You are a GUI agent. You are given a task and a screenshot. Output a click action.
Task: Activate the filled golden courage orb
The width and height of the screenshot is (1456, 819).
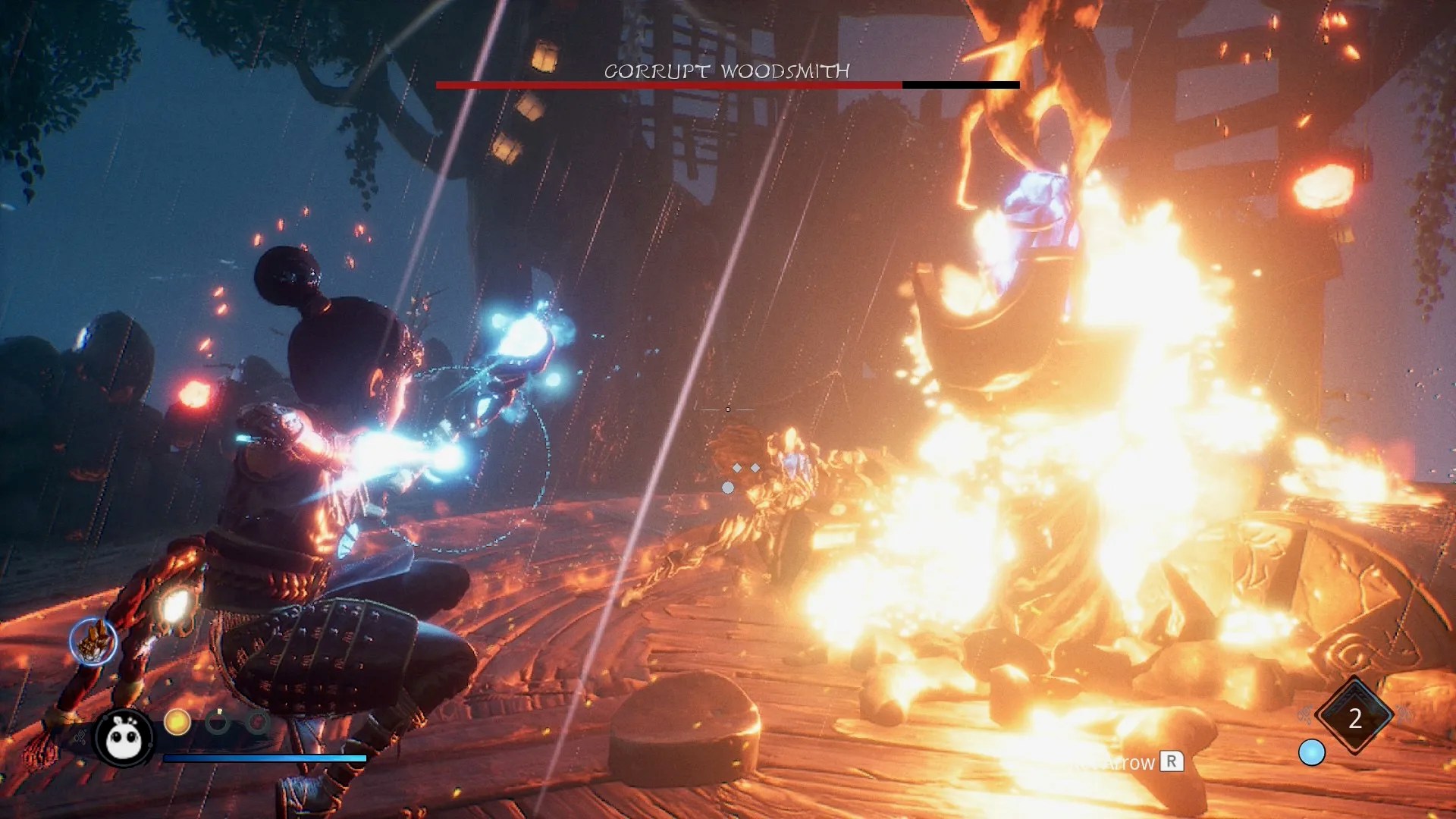[x=177, y=722]
